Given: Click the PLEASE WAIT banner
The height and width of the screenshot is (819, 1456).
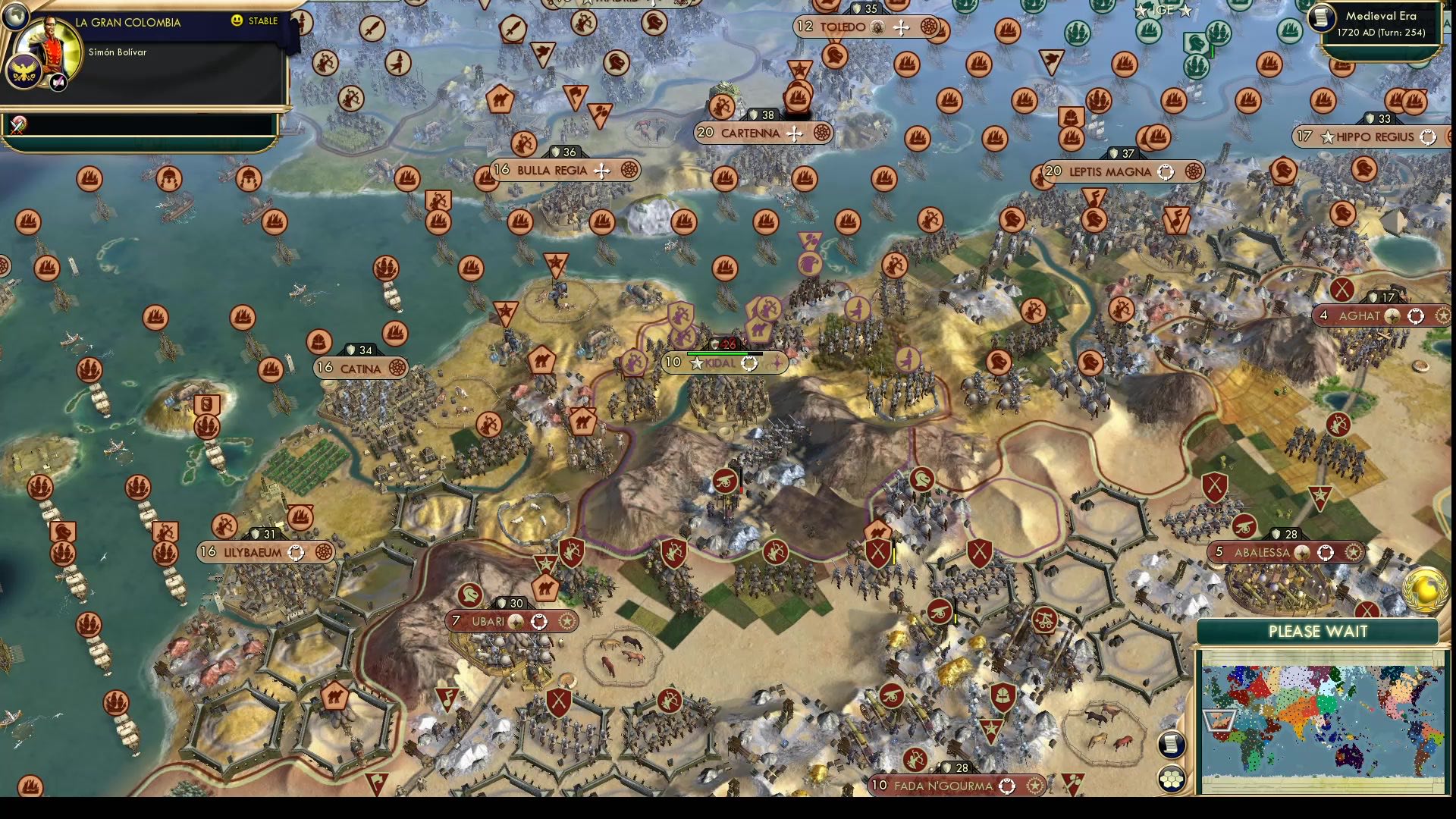Looking at the screenshot, I should pyautogui.click(x=1317, y=631).
